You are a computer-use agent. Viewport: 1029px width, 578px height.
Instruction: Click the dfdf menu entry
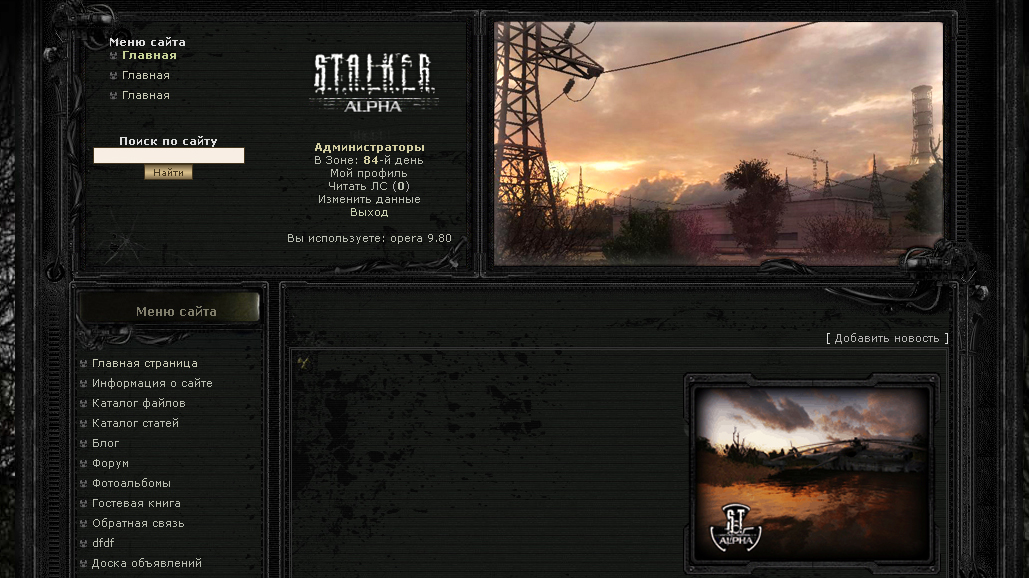click(103, 543)
